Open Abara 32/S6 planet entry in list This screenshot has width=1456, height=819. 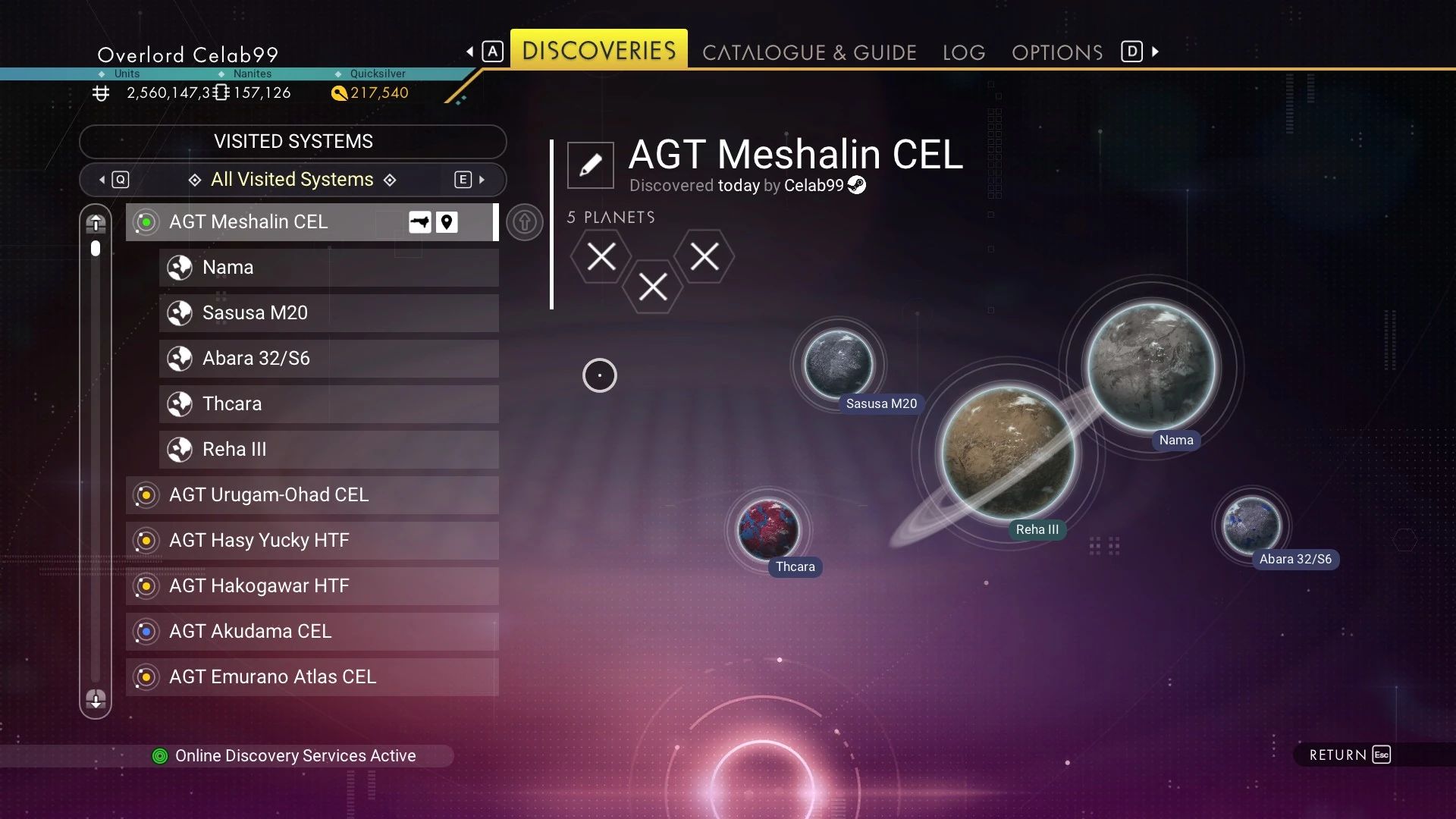point(328,359)
